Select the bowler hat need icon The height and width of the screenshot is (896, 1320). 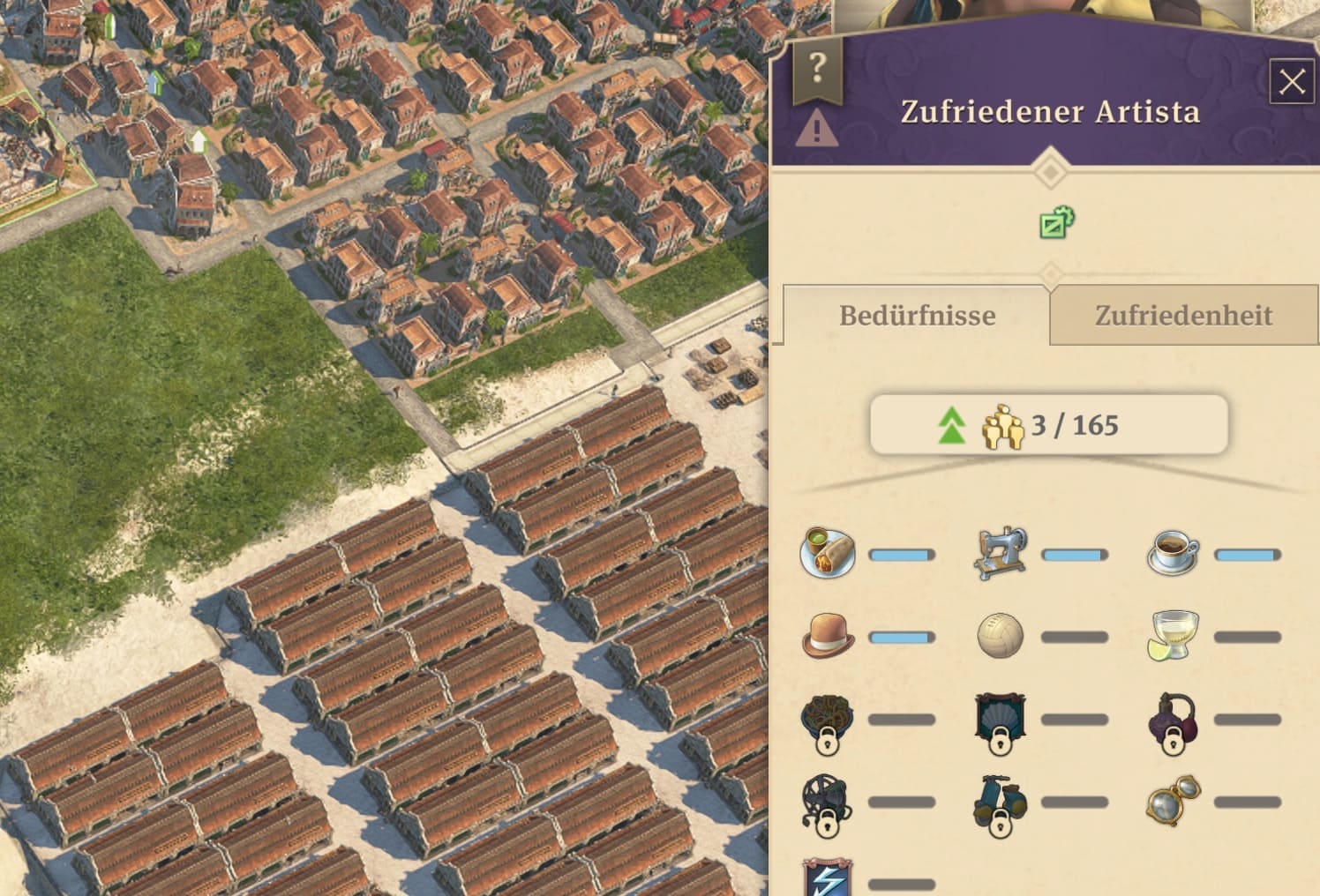tap(828, 636)
